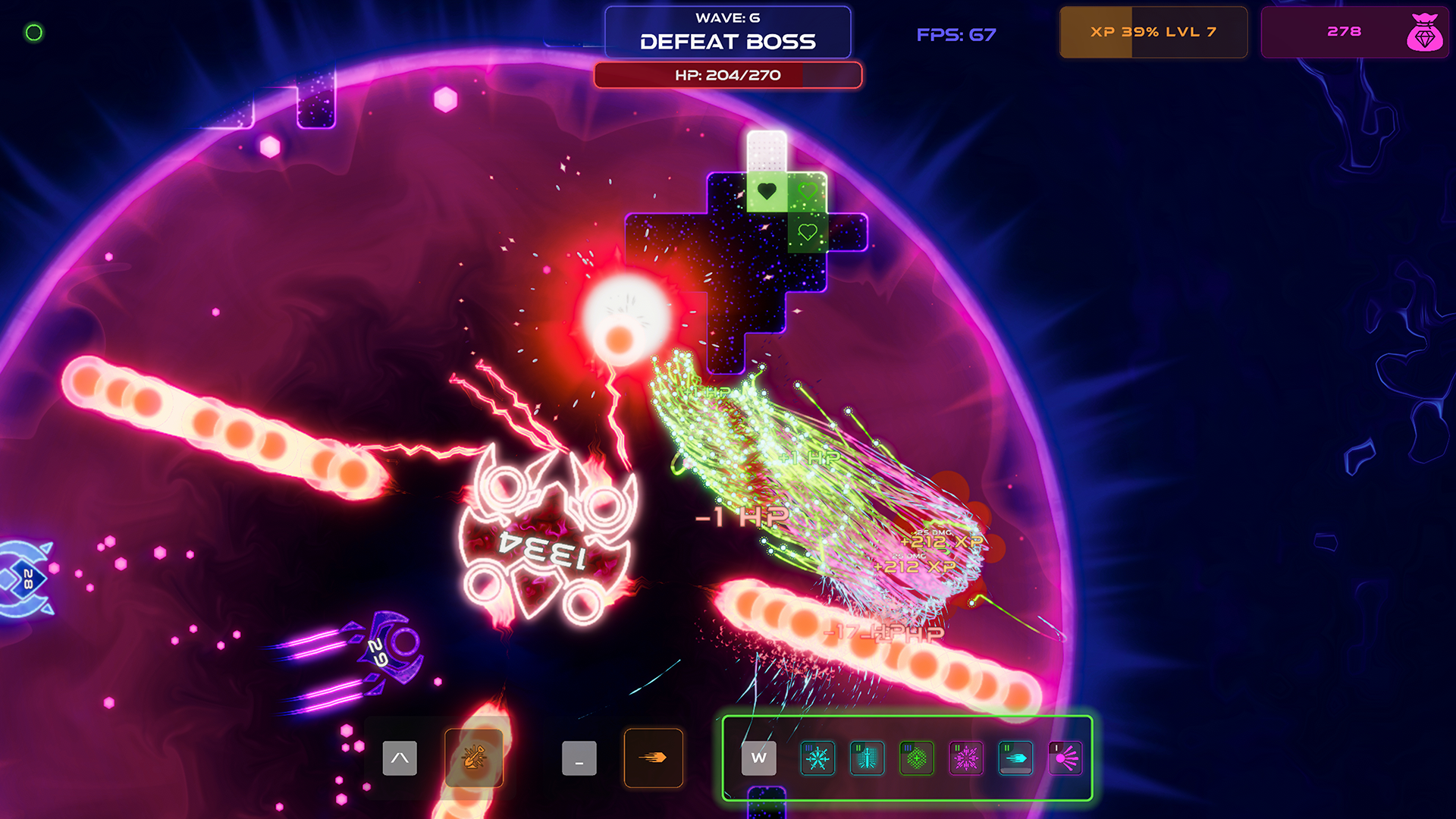Select the pink starburst weapon icon
Image resolution: width=1456 pixels, height=819 pixels.
coord(966,758)
